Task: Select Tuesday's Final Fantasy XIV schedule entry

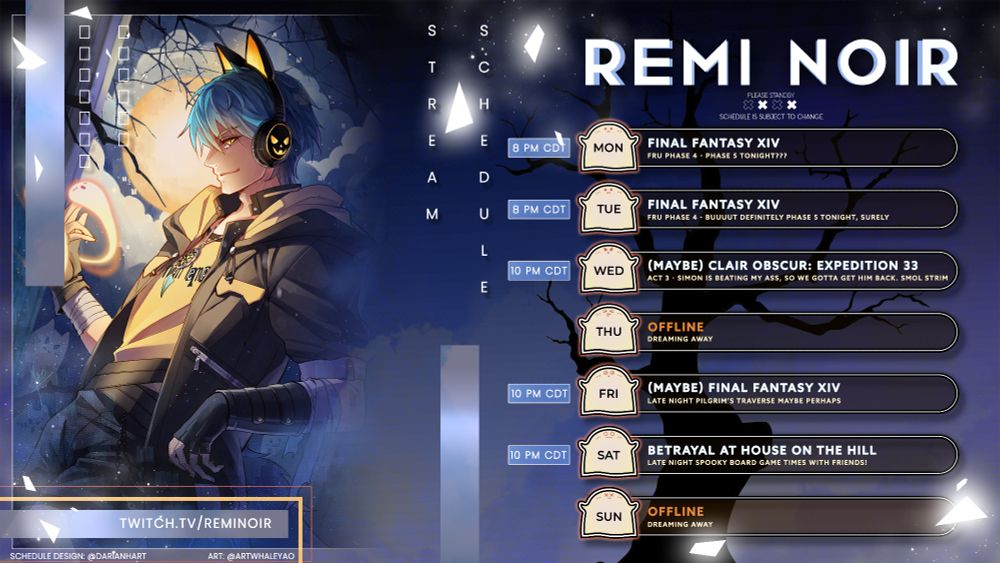Action: (x=790, y=210)
